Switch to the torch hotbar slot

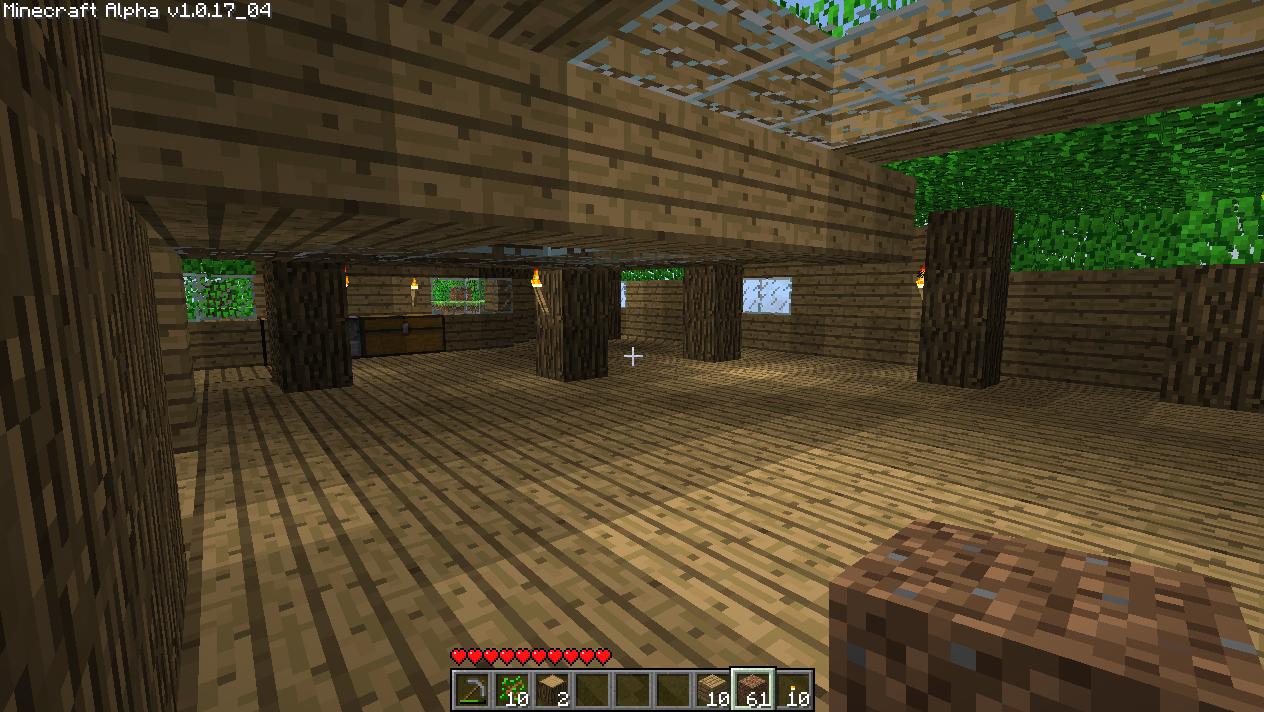click(x=792, y=689)
